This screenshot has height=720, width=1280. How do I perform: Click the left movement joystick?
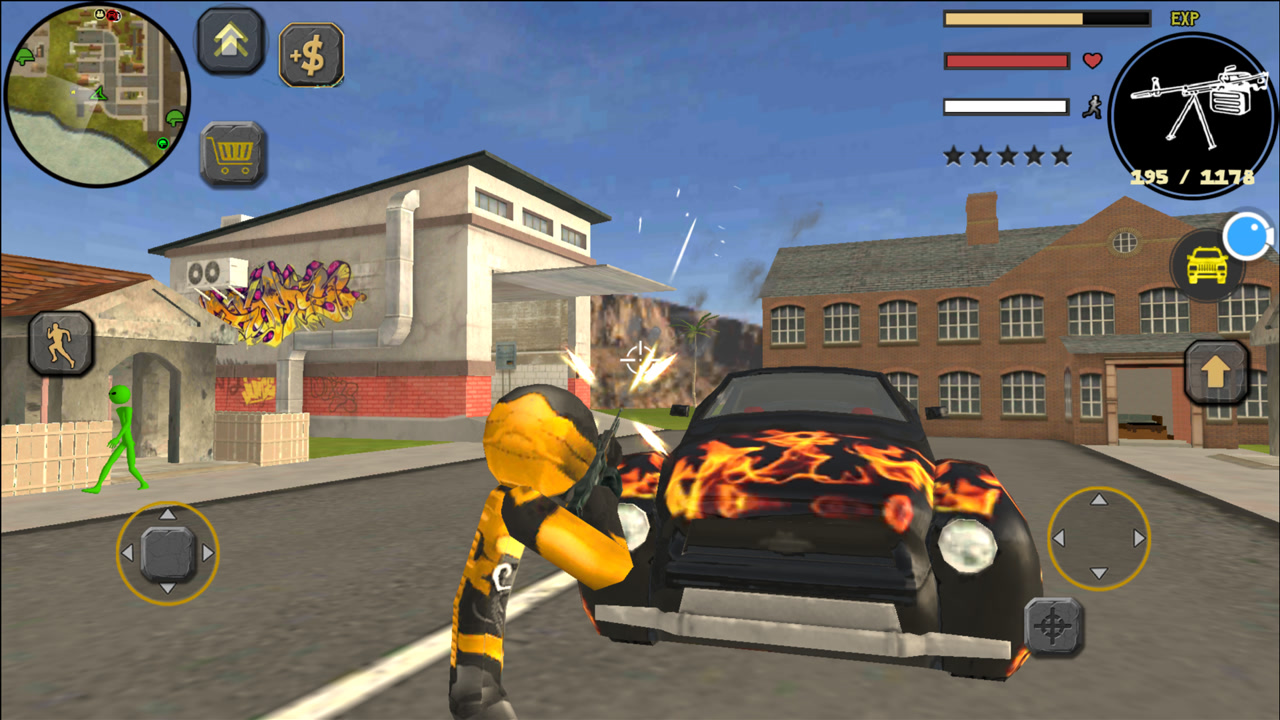point(167,553)
